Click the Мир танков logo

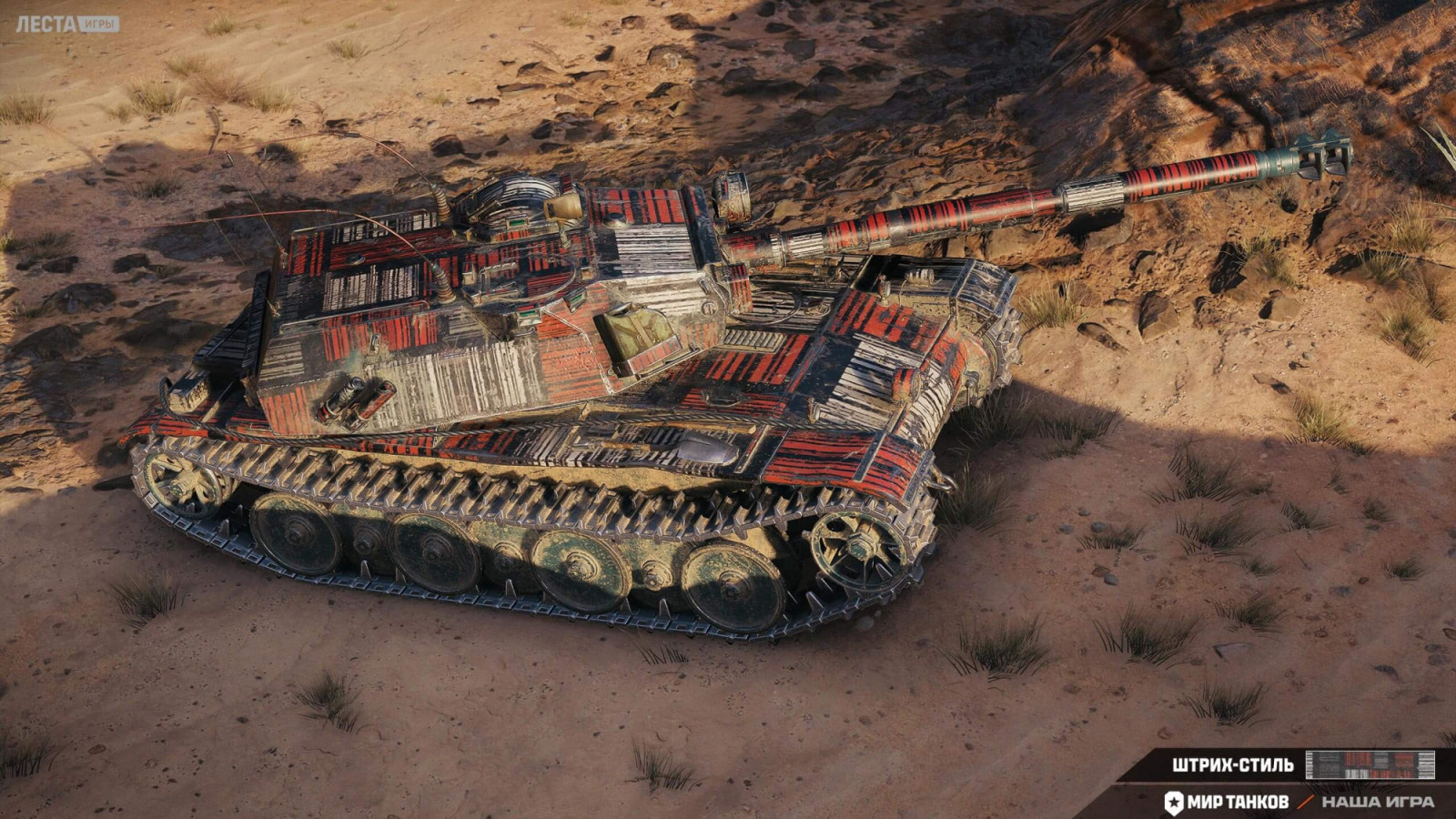[x=1226, y=802]
